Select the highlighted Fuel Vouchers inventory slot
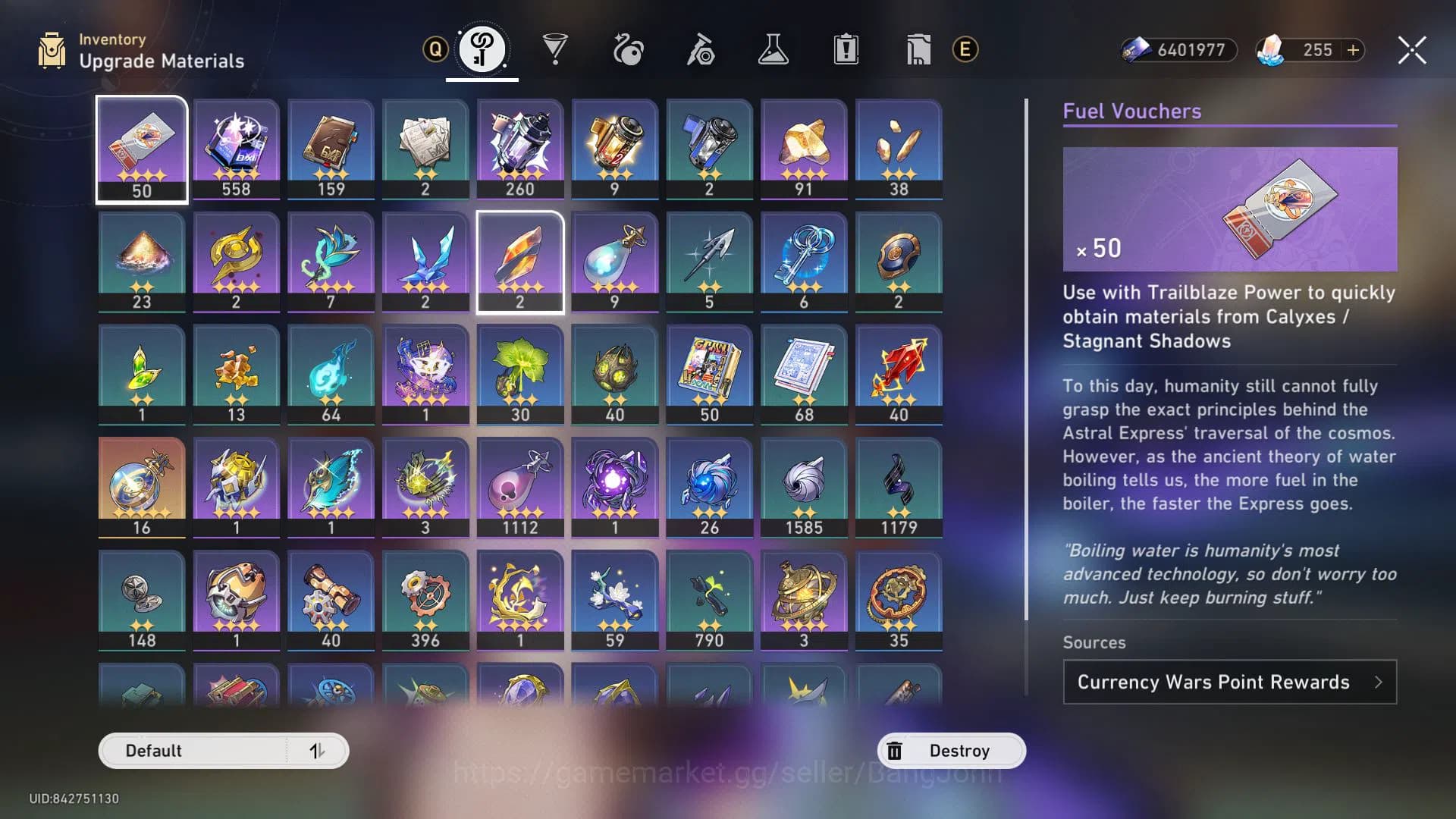1456x819 pixels. [x=141, y=148]
